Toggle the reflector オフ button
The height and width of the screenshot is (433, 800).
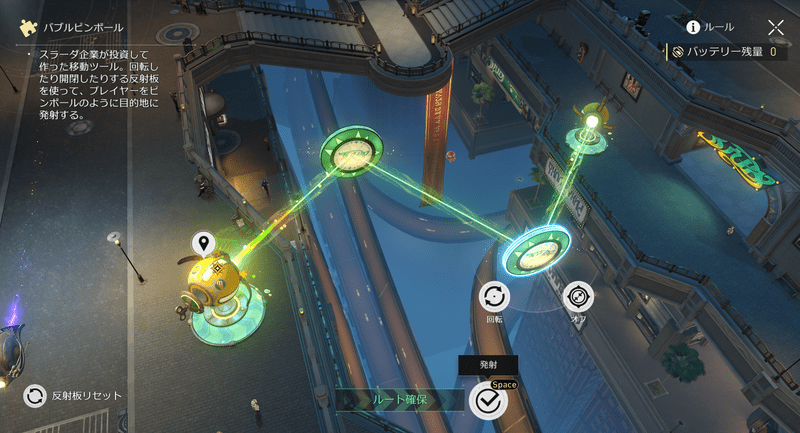tap(578, 297)
